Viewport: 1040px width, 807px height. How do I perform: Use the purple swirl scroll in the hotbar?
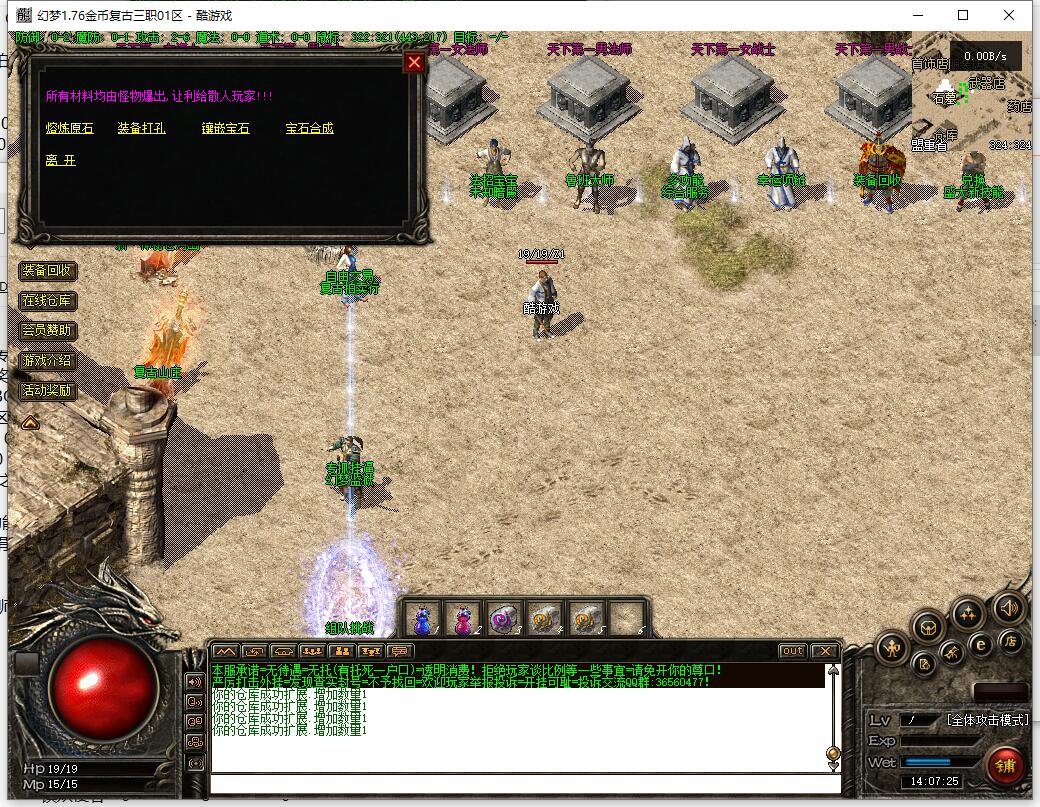[505, 619]
